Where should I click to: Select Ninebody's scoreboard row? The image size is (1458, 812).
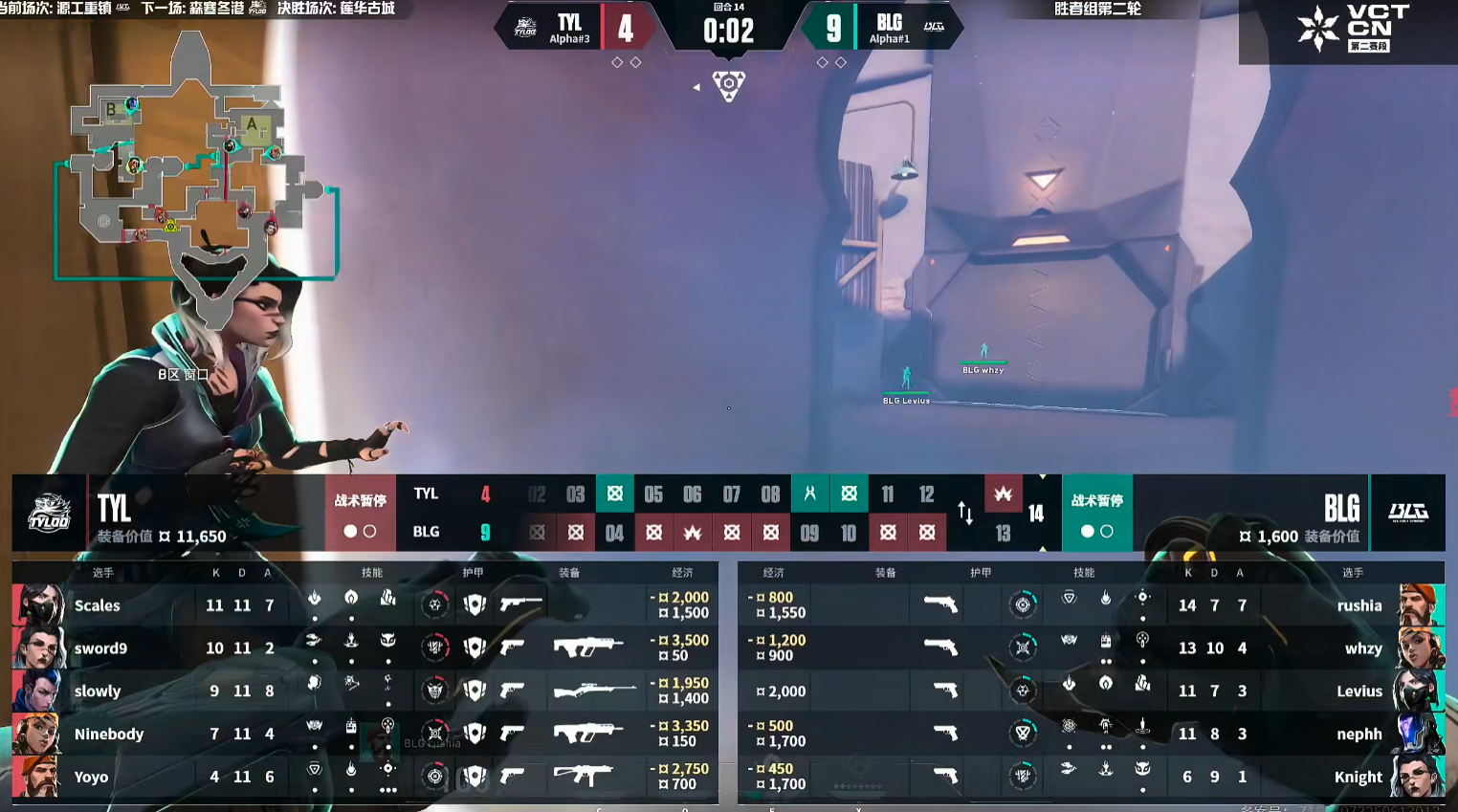tap(364, 734)
